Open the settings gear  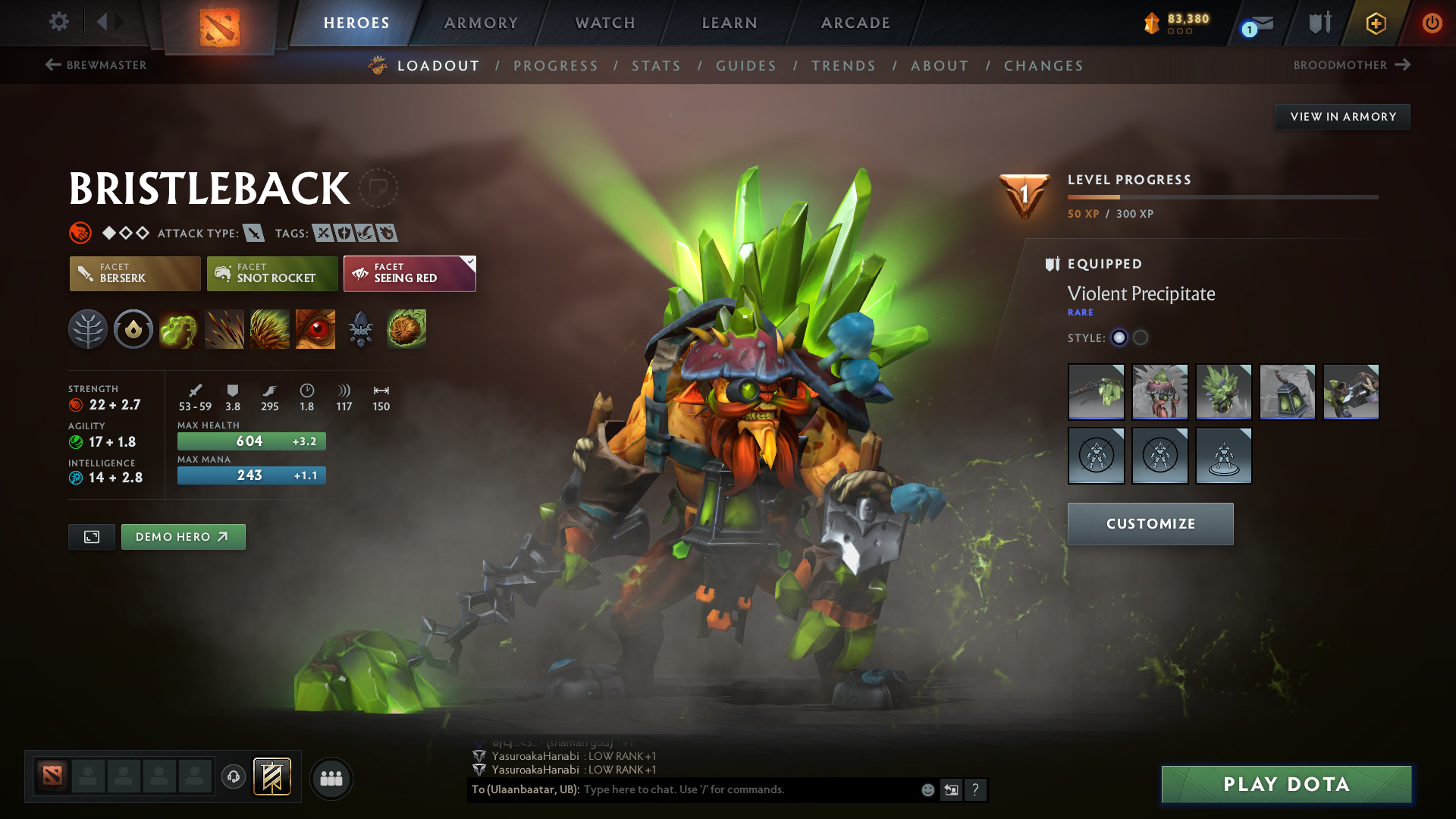tap(58, 23)
